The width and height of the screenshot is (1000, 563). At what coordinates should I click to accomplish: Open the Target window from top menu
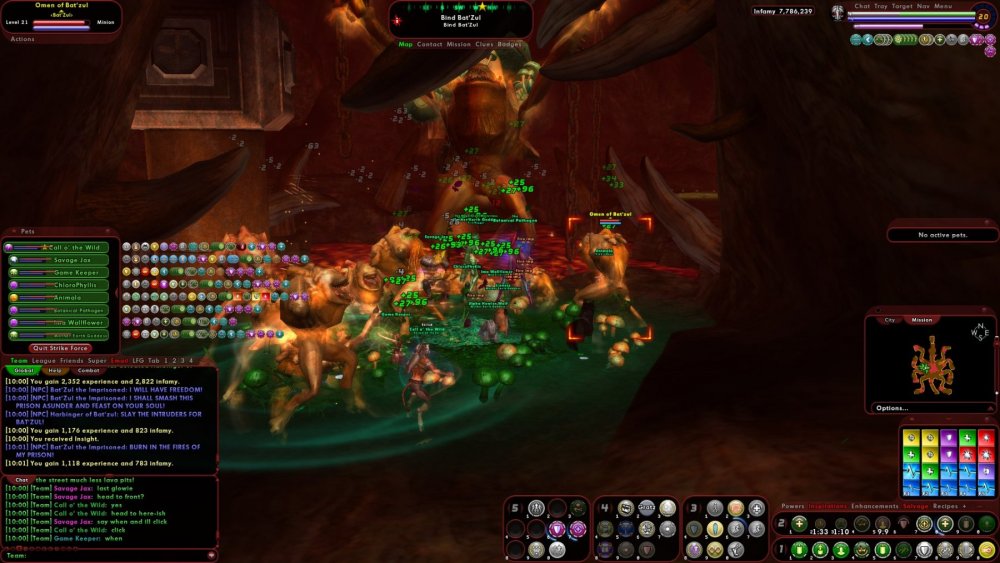[902, 6]
